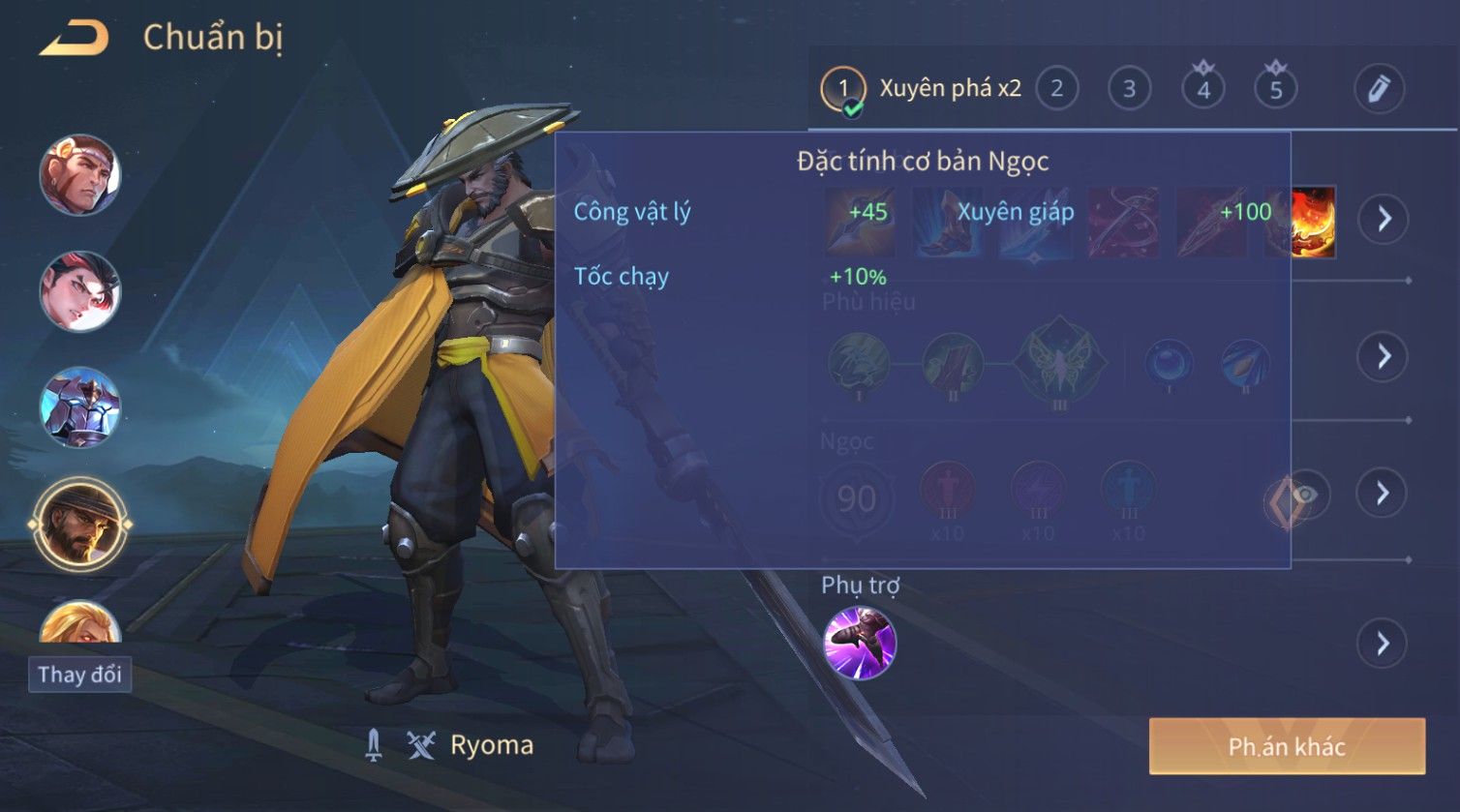This screenshot has height=812, width=1460.
Task: Switch to loadout preset 4
Action: (1203, 89)
